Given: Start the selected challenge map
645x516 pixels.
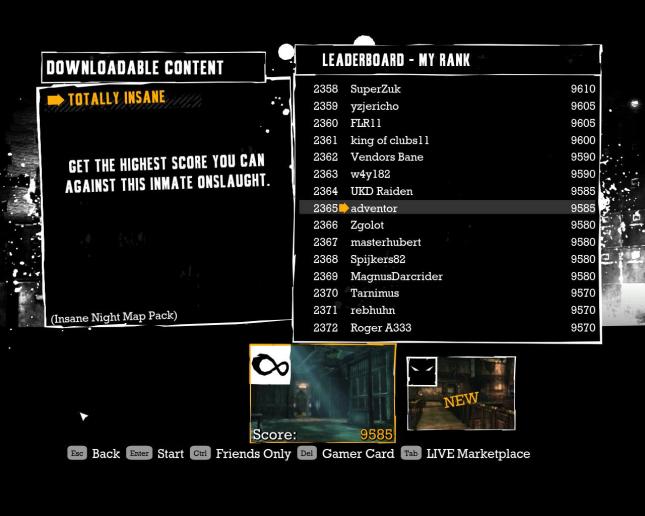Looking at the screenshot, I should [x=155, y=453].
